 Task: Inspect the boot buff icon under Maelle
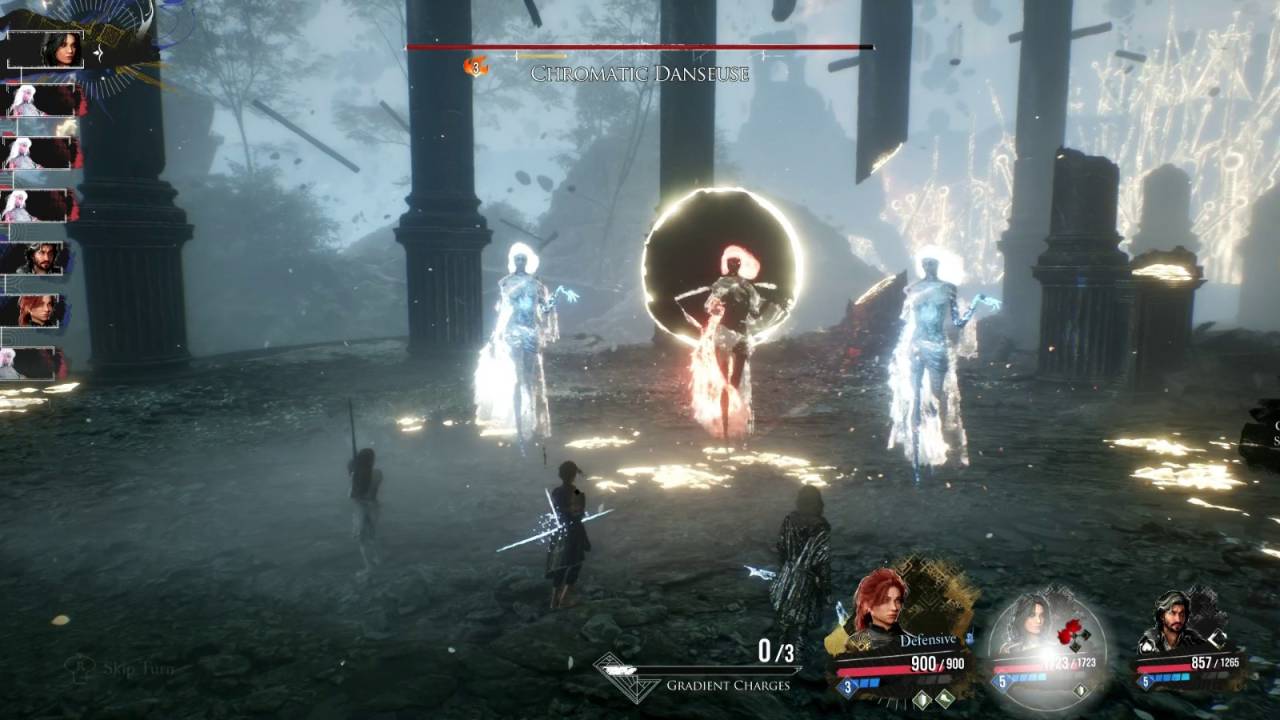click(943, 700)
